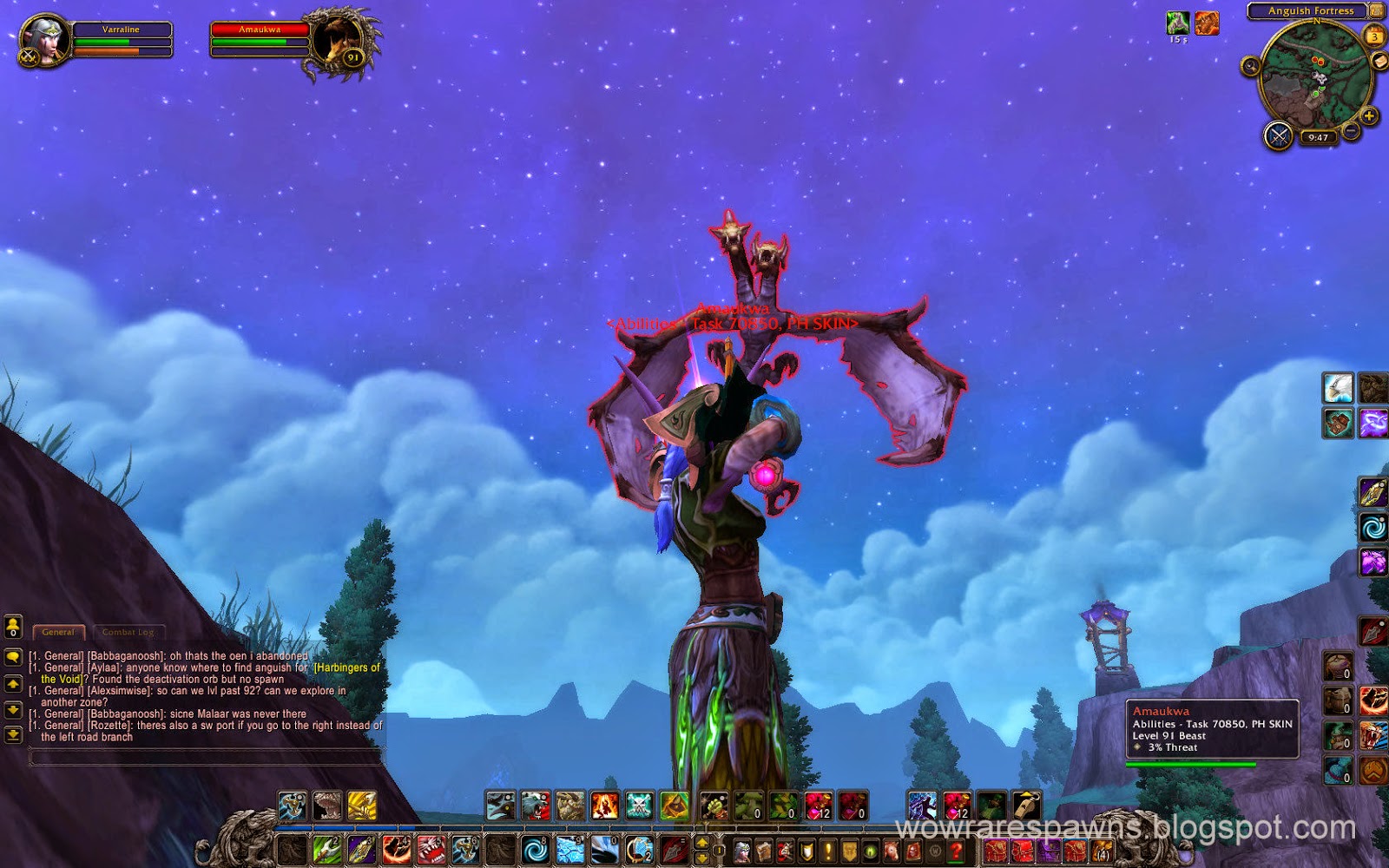Open the battleground queue icon below the minimap
This screenshot has width=1389, height=868.
[x=1280, y=137]
